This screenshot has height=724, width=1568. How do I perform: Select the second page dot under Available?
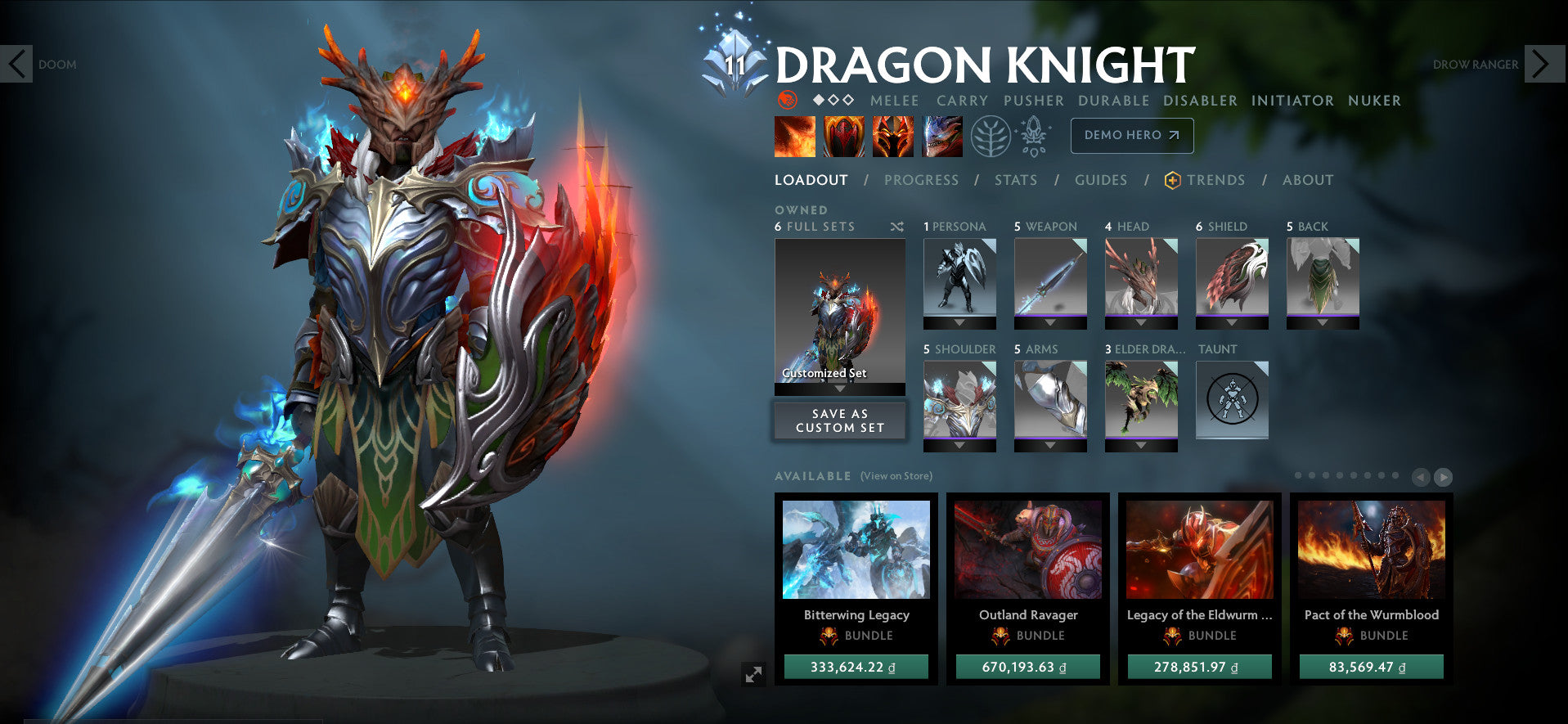coord(1312,475)
